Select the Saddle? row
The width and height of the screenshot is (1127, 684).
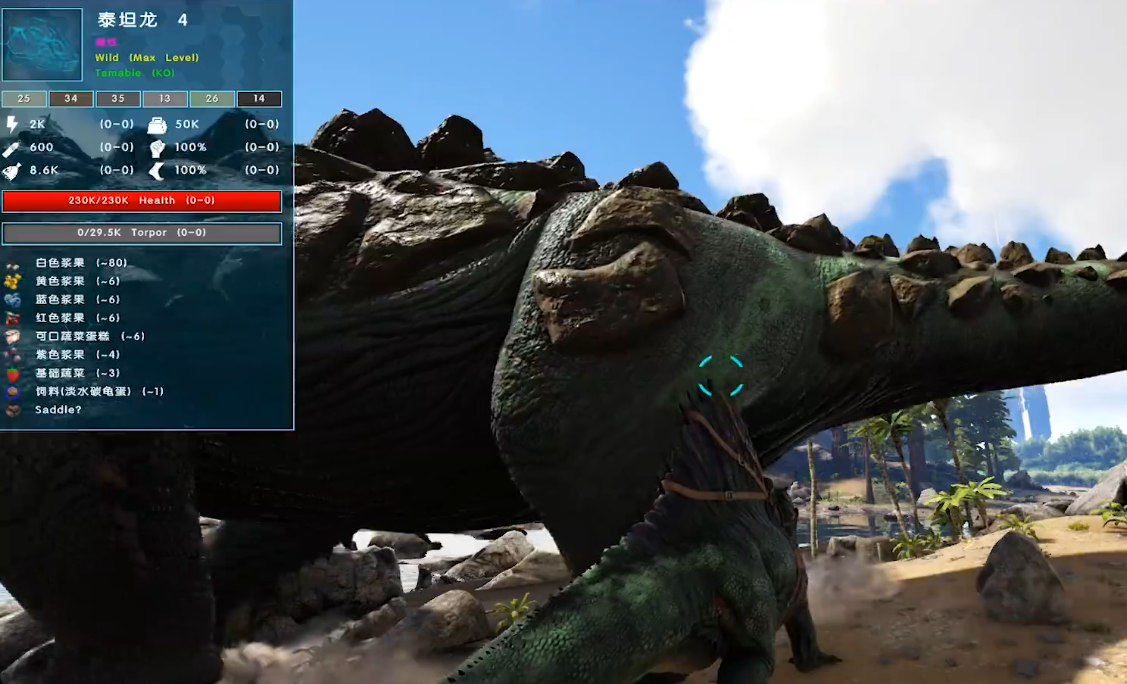(x=57, y=410)
